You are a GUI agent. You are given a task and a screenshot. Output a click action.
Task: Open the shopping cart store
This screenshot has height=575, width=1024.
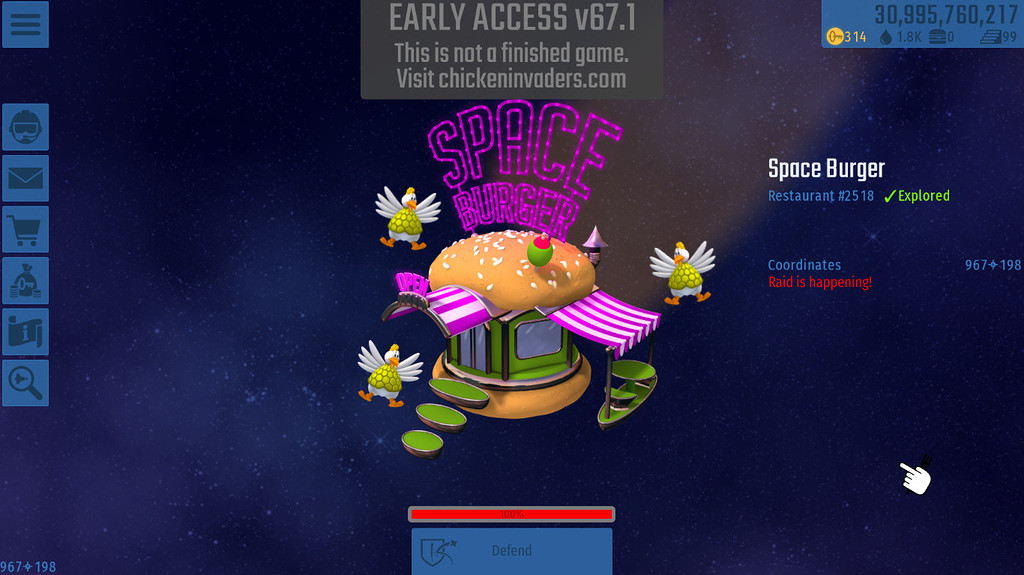click(25, 230)
